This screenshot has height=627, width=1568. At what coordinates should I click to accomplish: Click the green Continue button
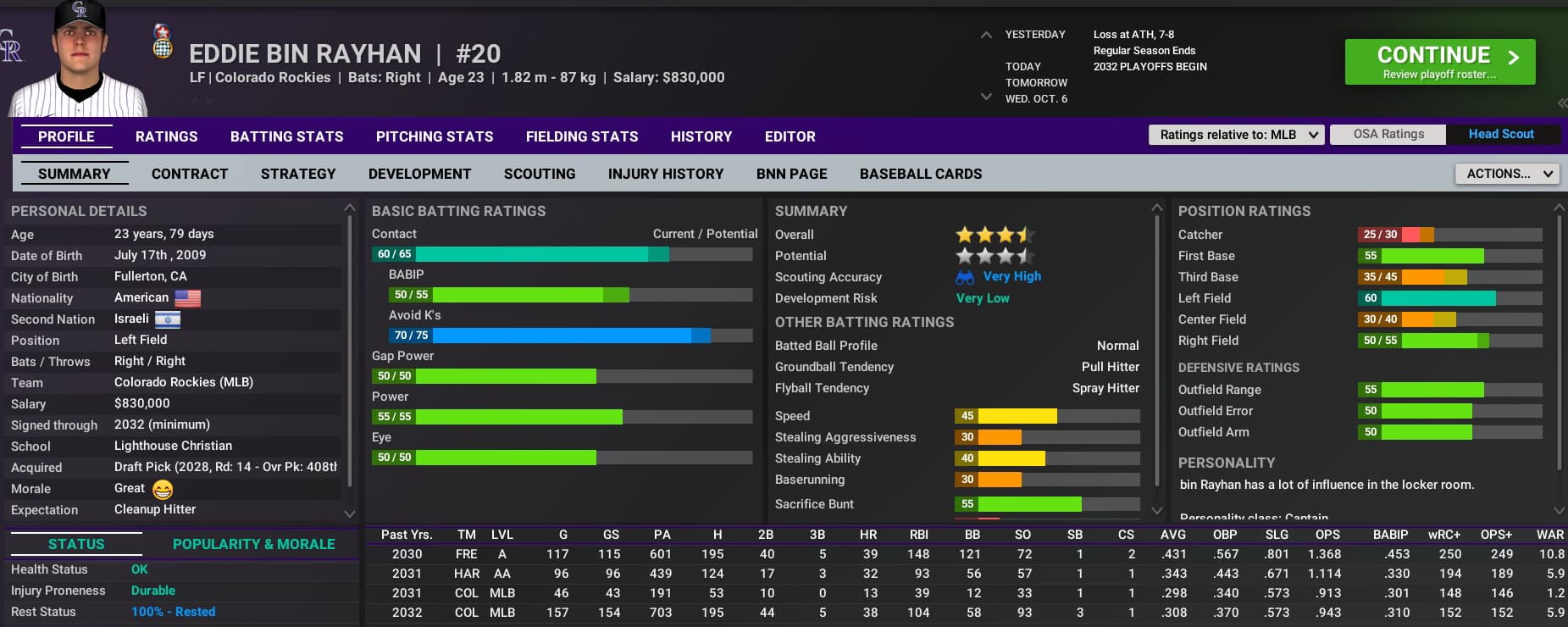(1439, 62)
